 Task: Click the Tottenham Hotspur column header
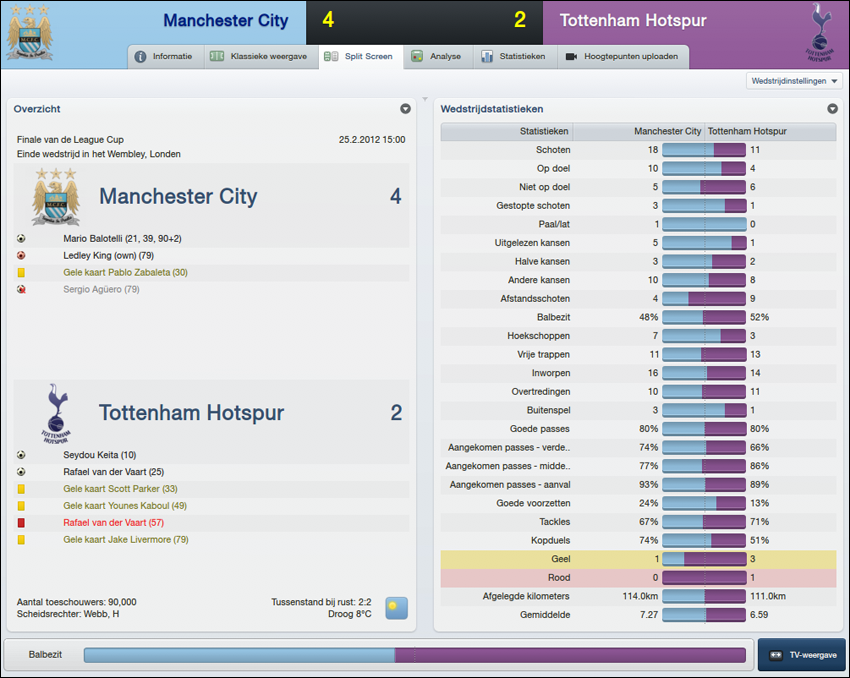click(746, 131)
